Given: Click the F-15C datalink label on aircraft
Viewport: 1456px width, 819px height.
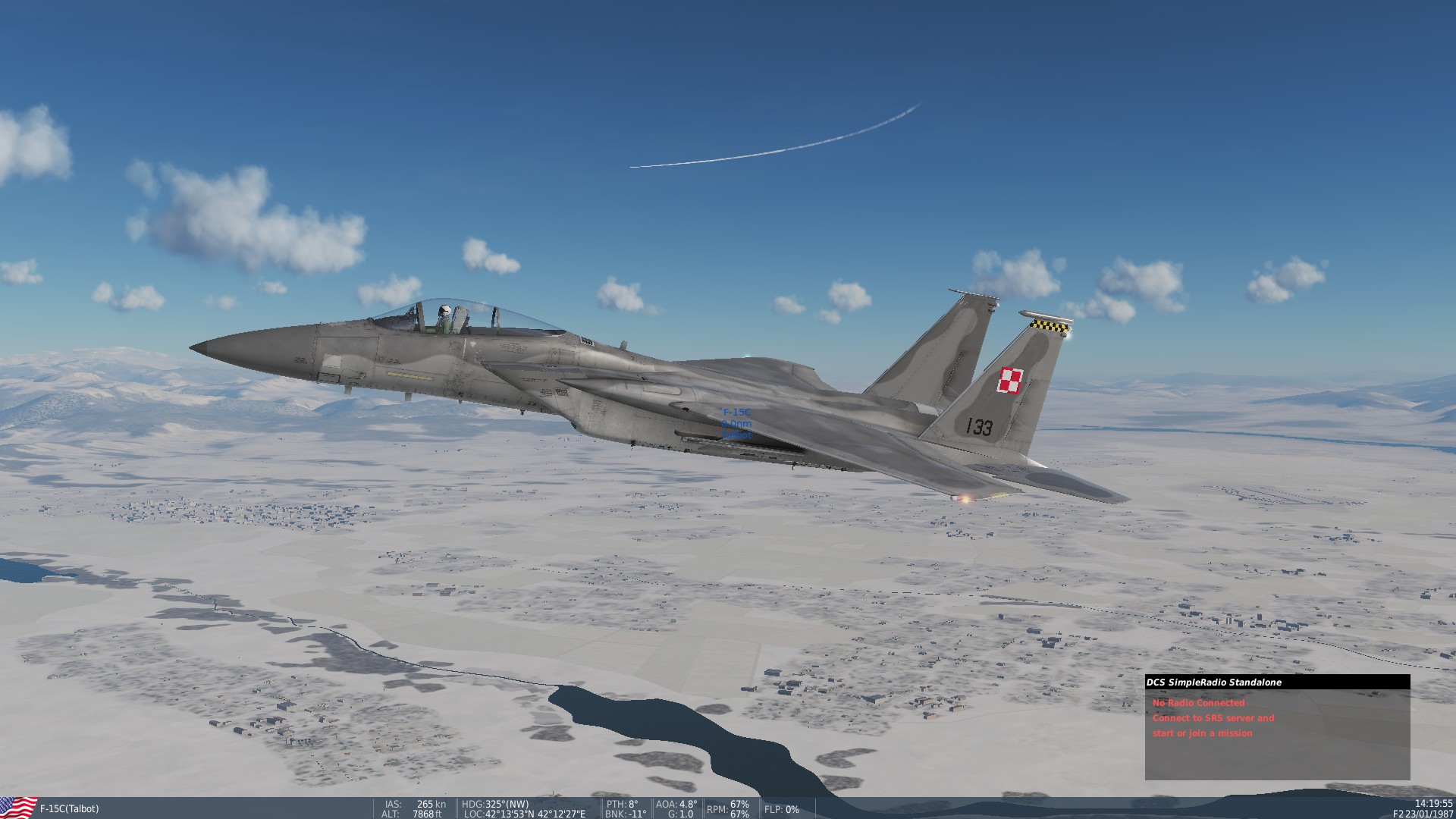Looking at the screenshot, I should point(733,410).
